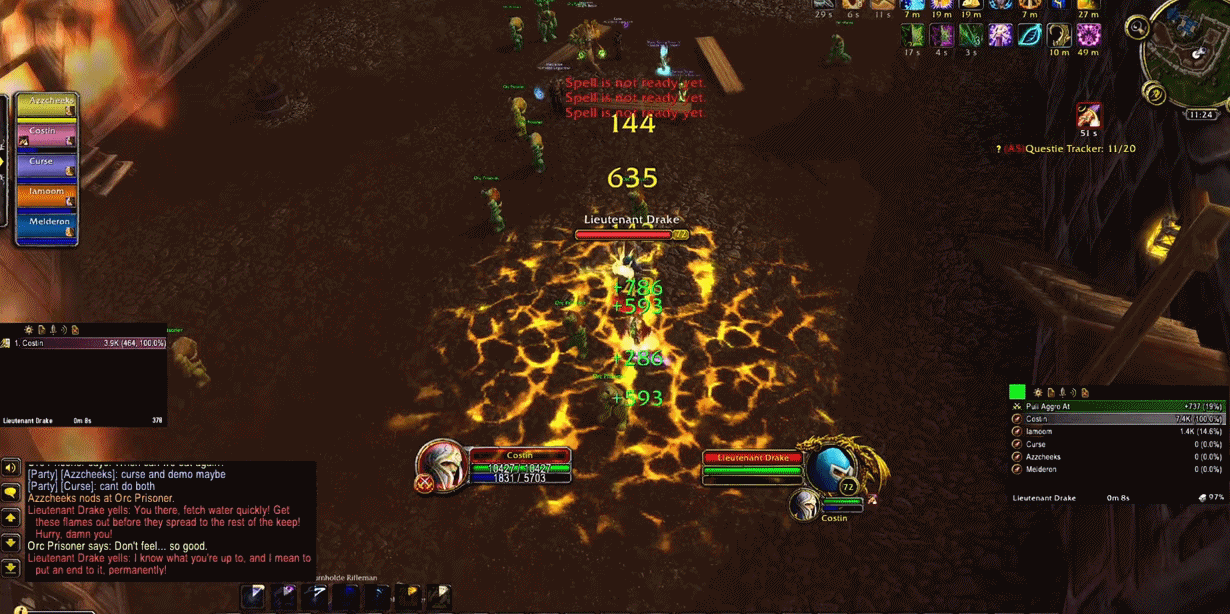
Task: Click the red-bordered debuff icon with 51 s
Action: point(1088,115)
